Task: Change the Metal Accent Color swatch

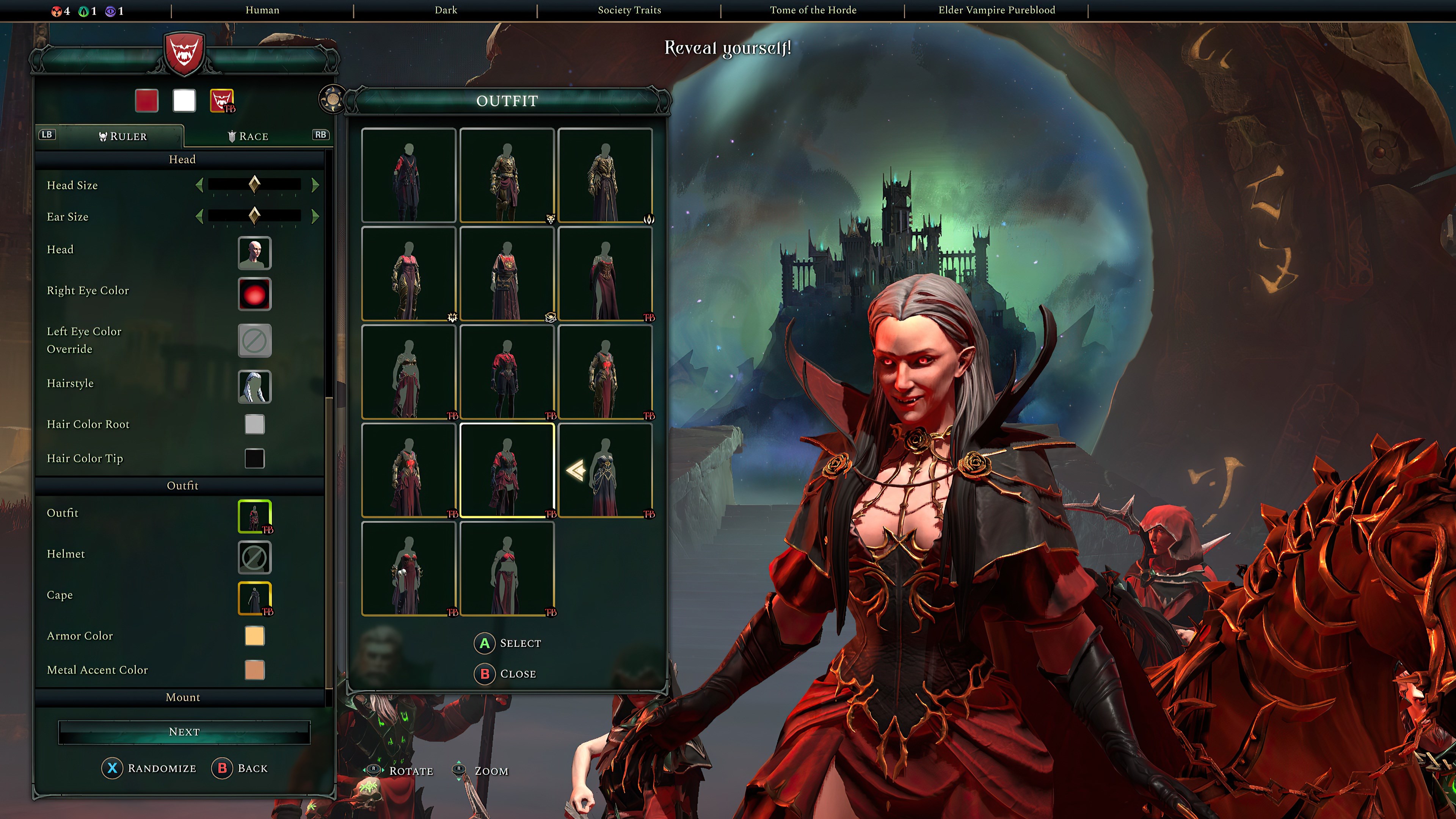Action: 254,670
